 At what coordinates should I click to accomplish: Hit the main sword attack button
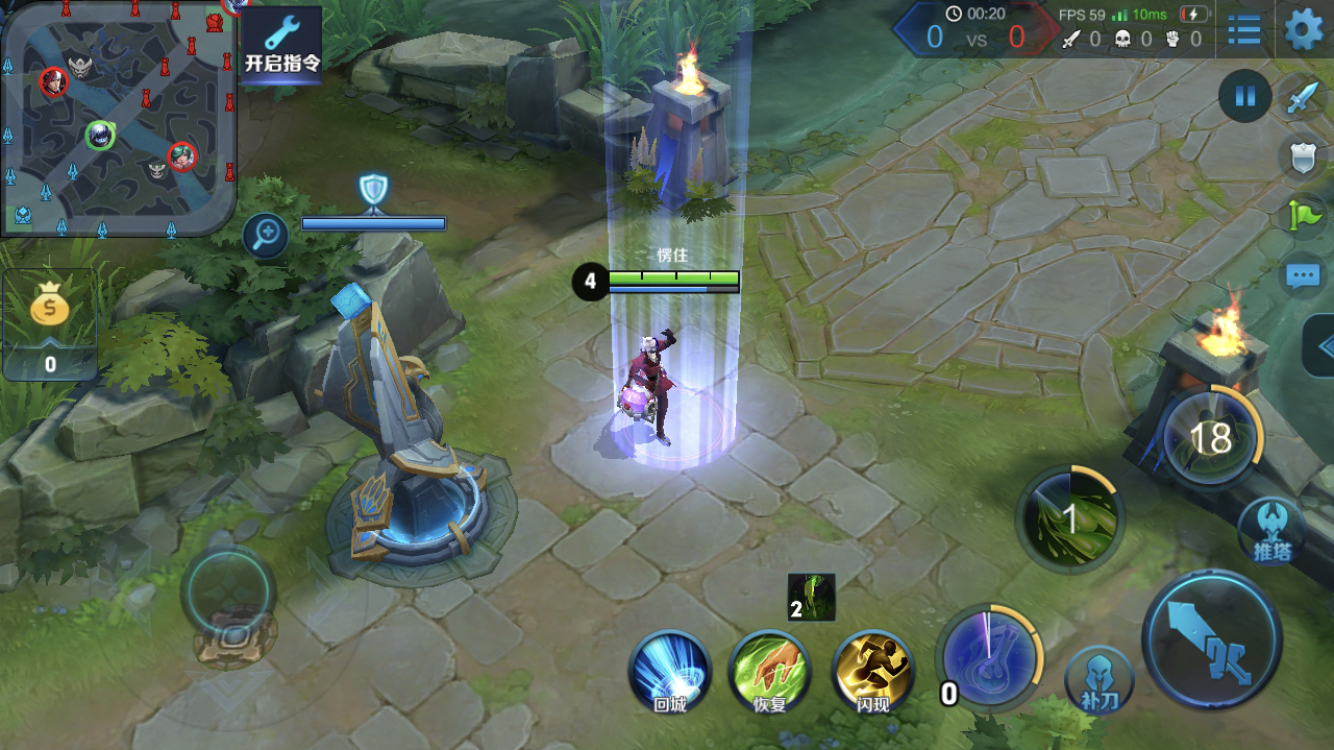coord(1212,640)
